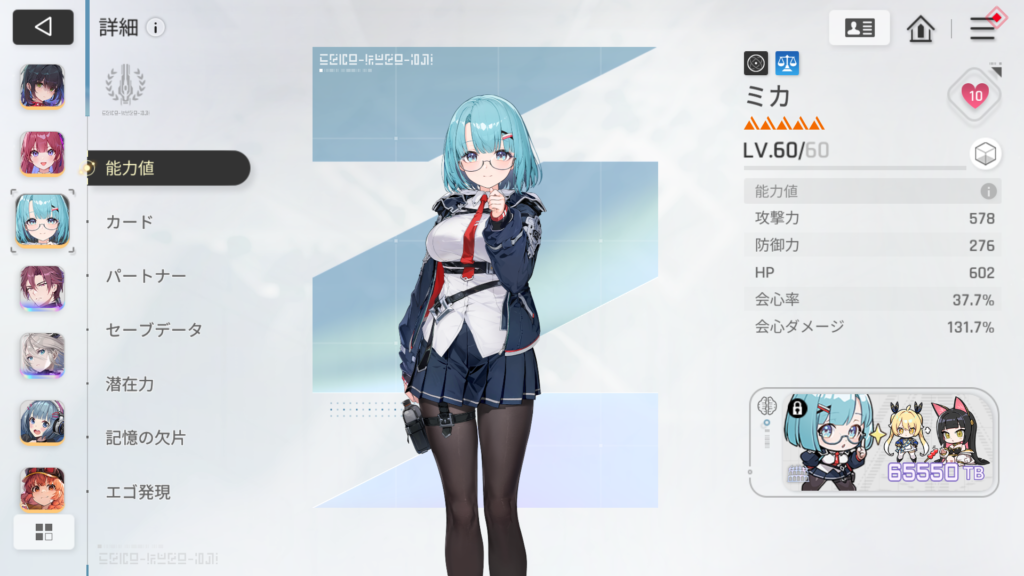Switch to the 潜在力 tab
Screen dimensions: 1024x576
coord(130,384)
